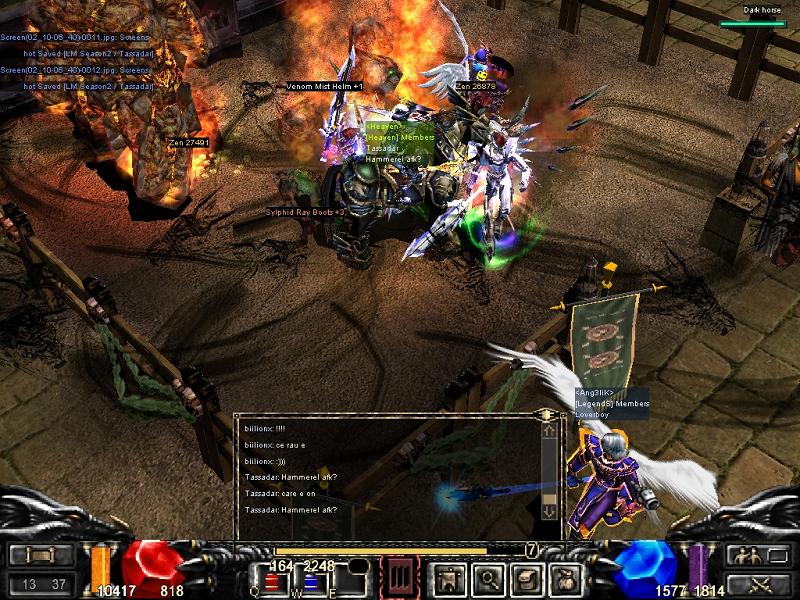Click the magnifying glass button
The height and width of the screenshot is (600, 800).
pos(487,578)
